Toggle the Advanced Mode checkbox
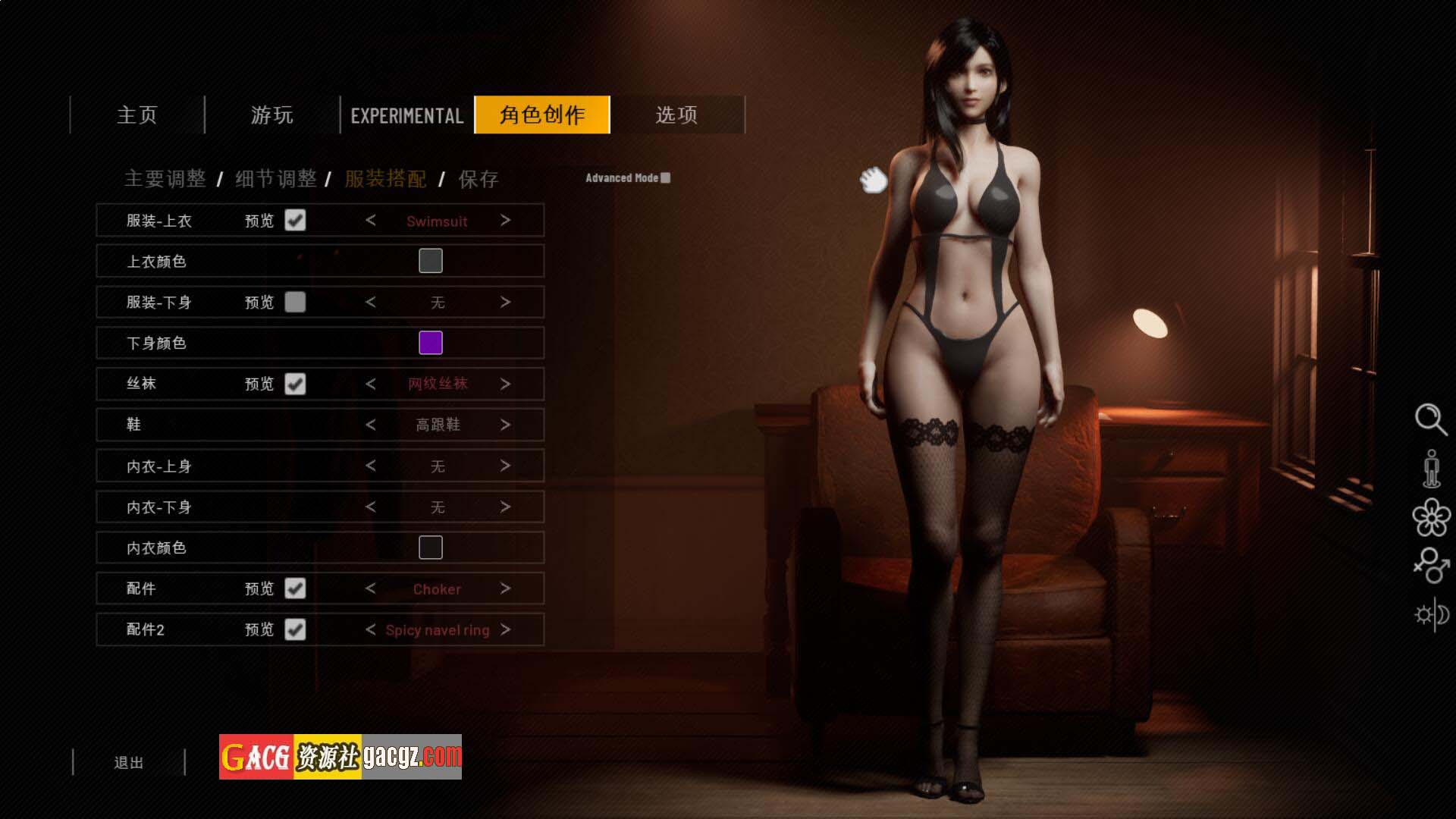 (666, 177)
